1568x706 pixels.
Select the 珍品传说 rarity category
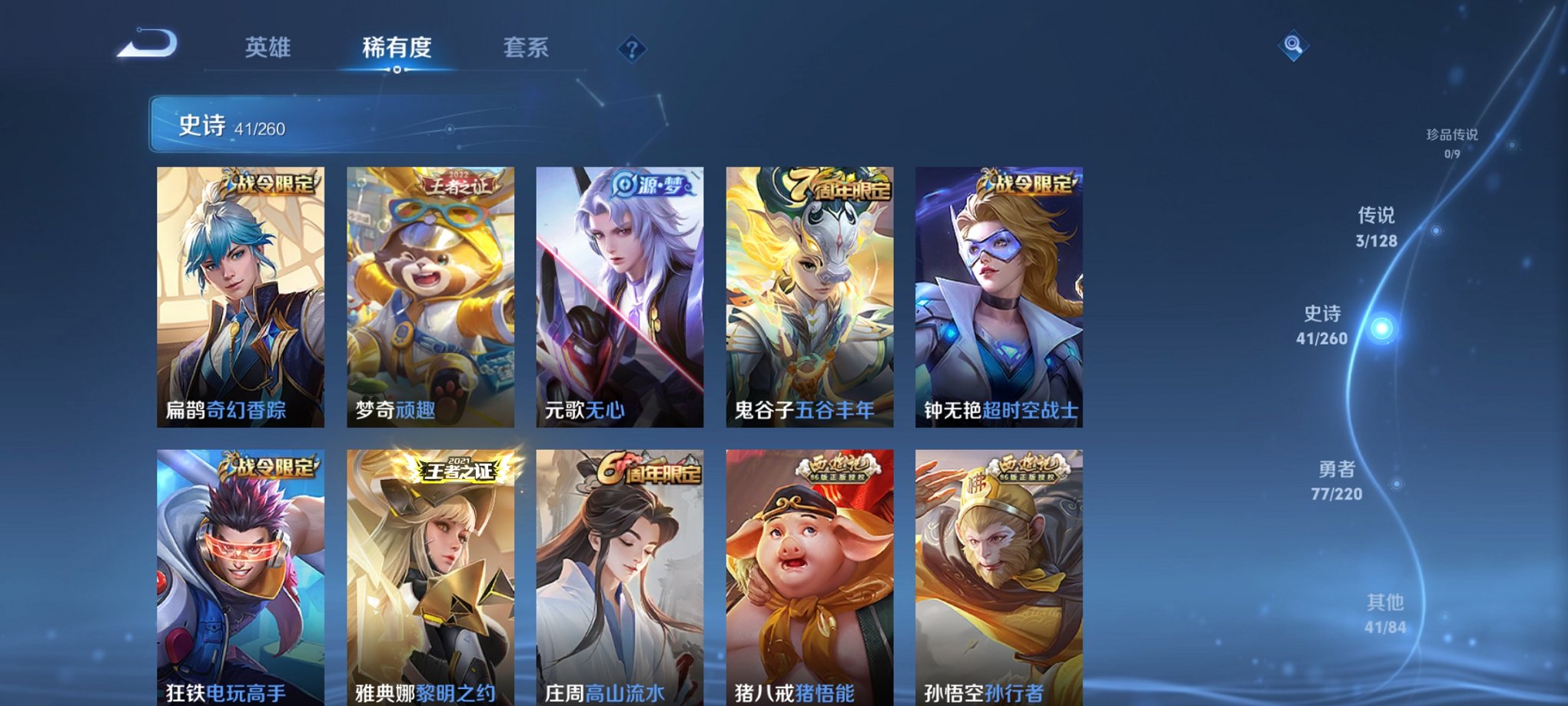pos(1452,138)
